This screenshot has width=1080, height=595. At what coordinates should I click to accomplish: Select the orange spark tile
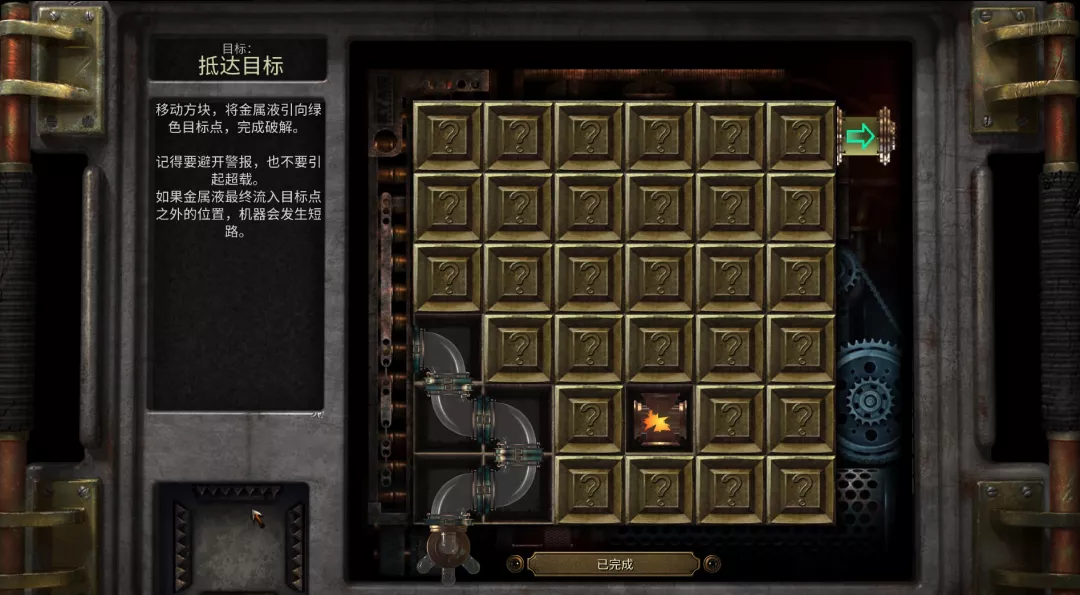[659, 419]
